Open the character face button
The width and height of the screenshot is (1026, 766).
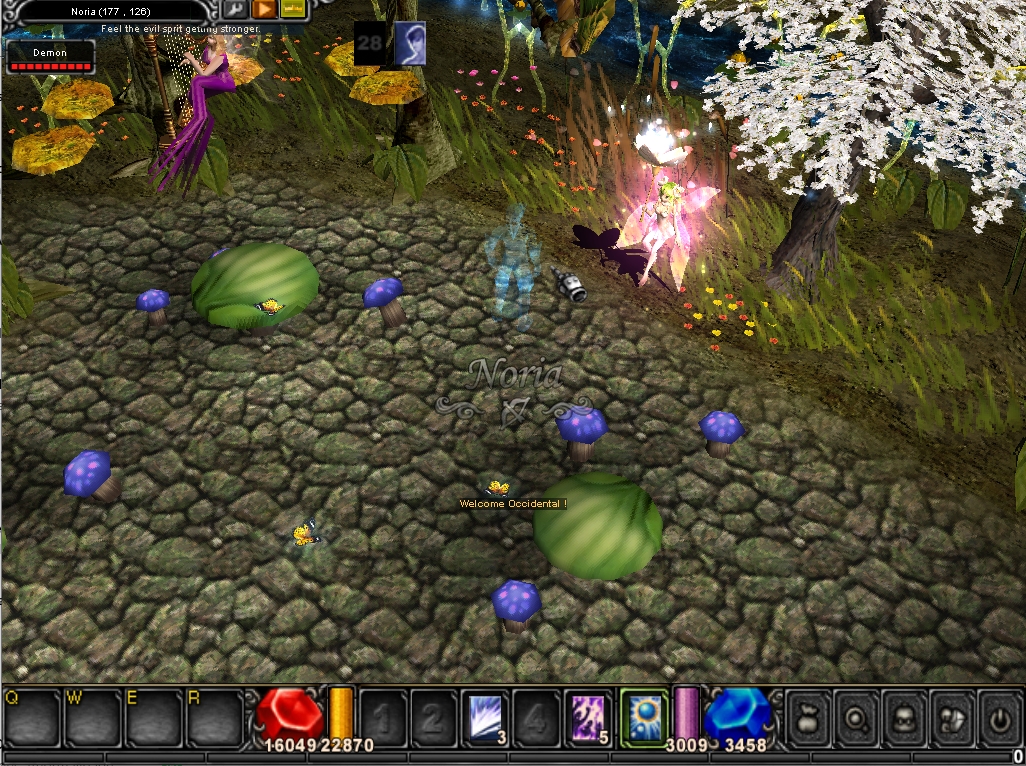(904, 716)
